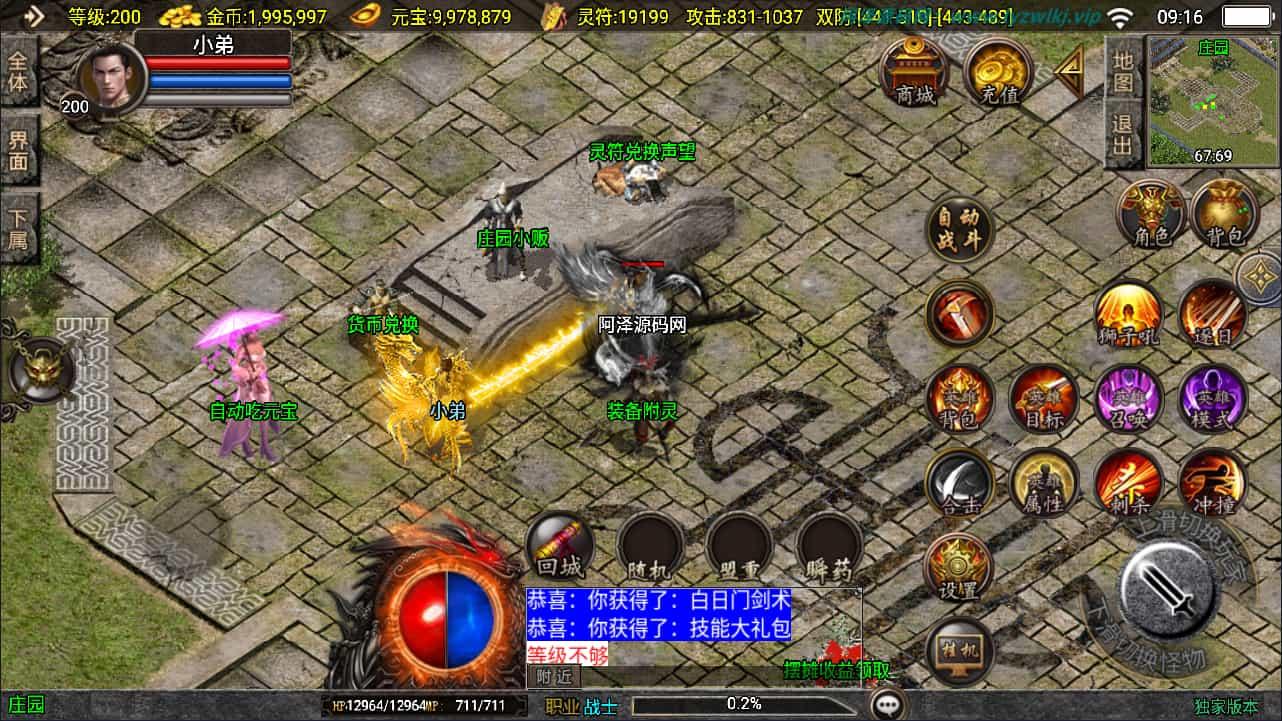
Task: Switch the hero 模式 mode
Action: pyautogui.click(x=1212, y=399)
